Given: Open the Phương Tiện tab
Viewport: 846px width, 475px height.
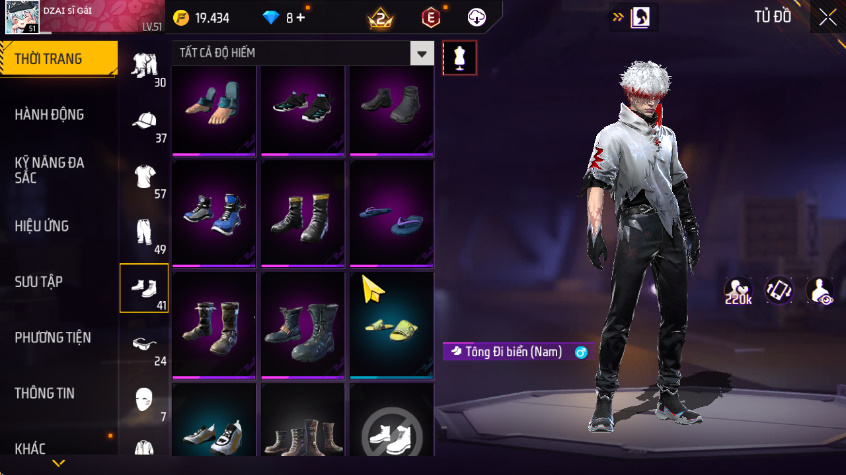Looking at the screenshot, I should [x=52, y=338].
